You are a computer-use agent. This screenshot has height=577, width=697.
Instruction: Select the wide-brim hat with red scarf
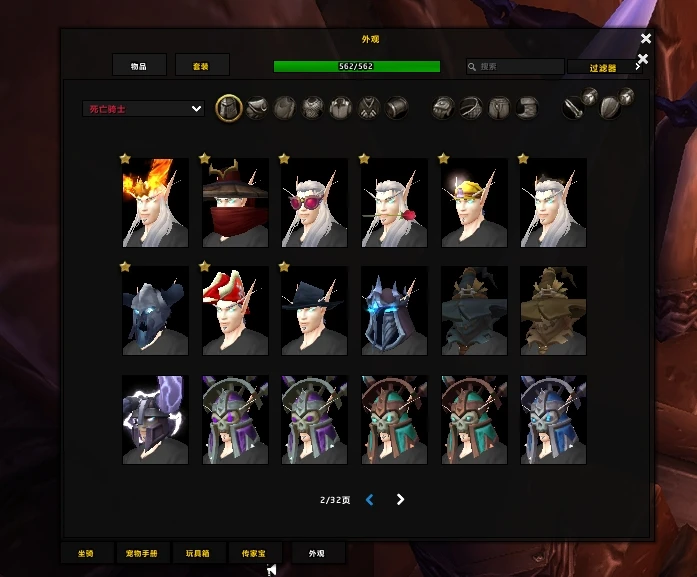[x=235, y=203]
